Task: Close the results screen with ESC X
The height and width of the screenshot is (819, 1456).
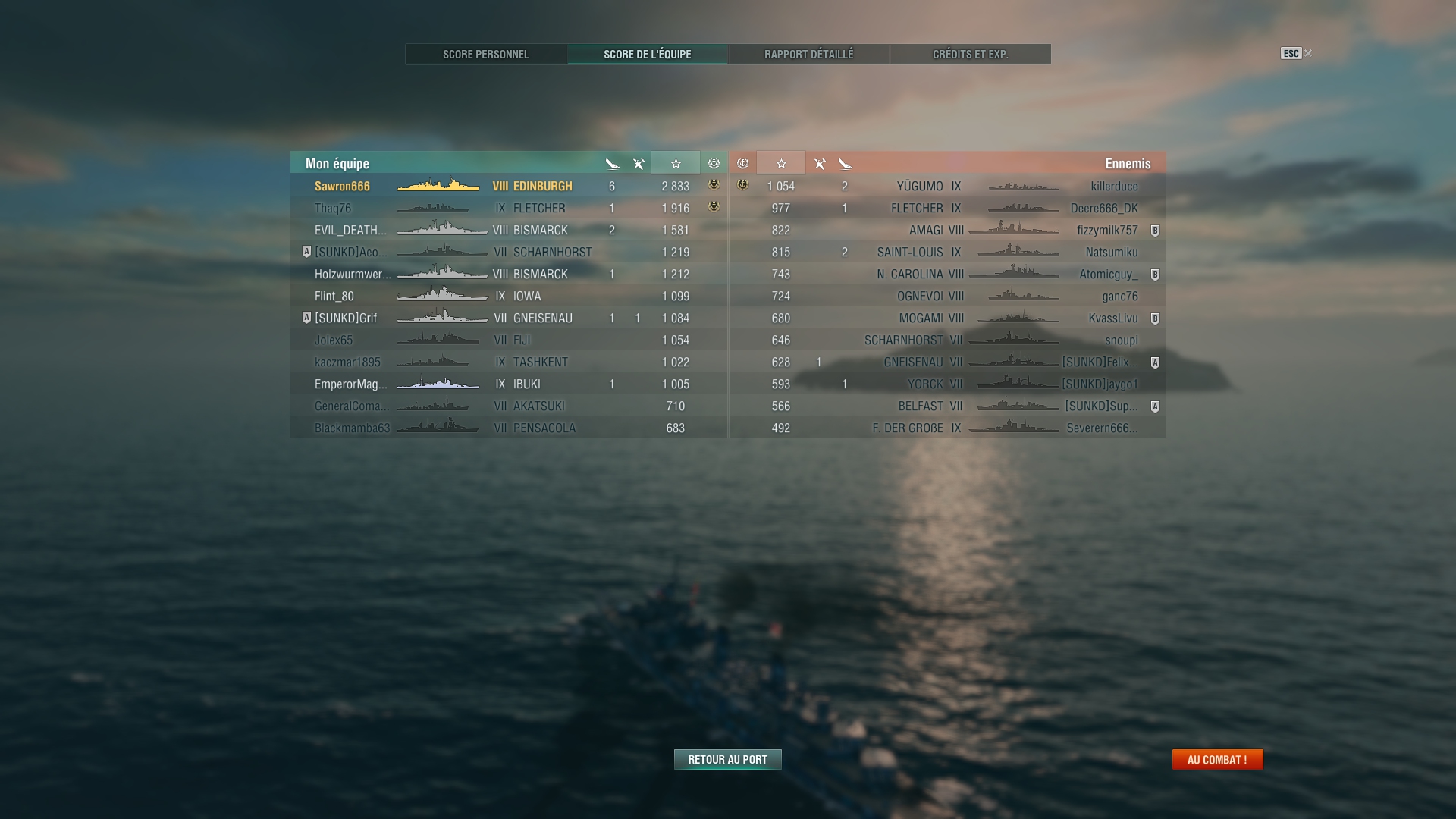Action: (1296, 53)
